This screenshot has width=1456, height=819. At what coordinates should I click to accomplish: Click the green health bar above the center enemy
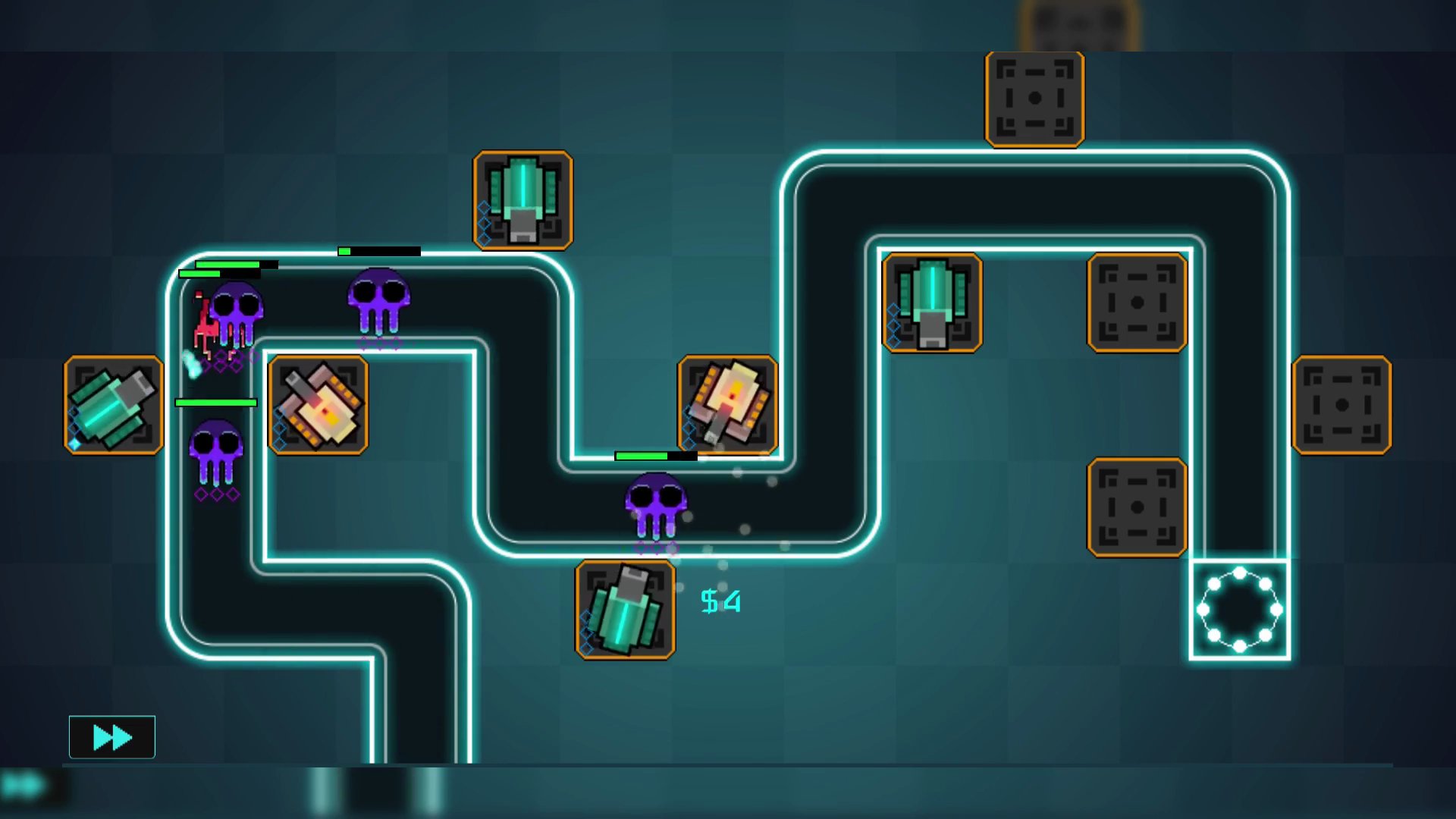[656, 457]
